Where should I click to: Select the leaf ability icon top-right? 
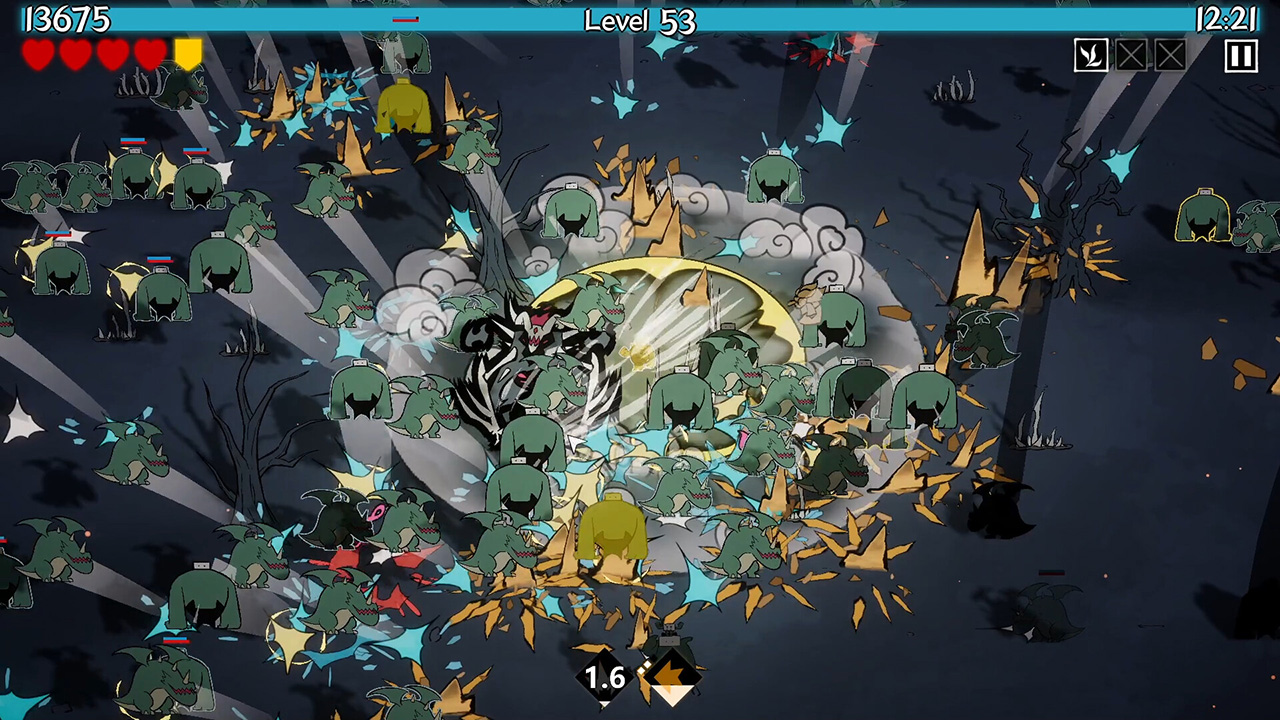click(x=1091, y=56)
